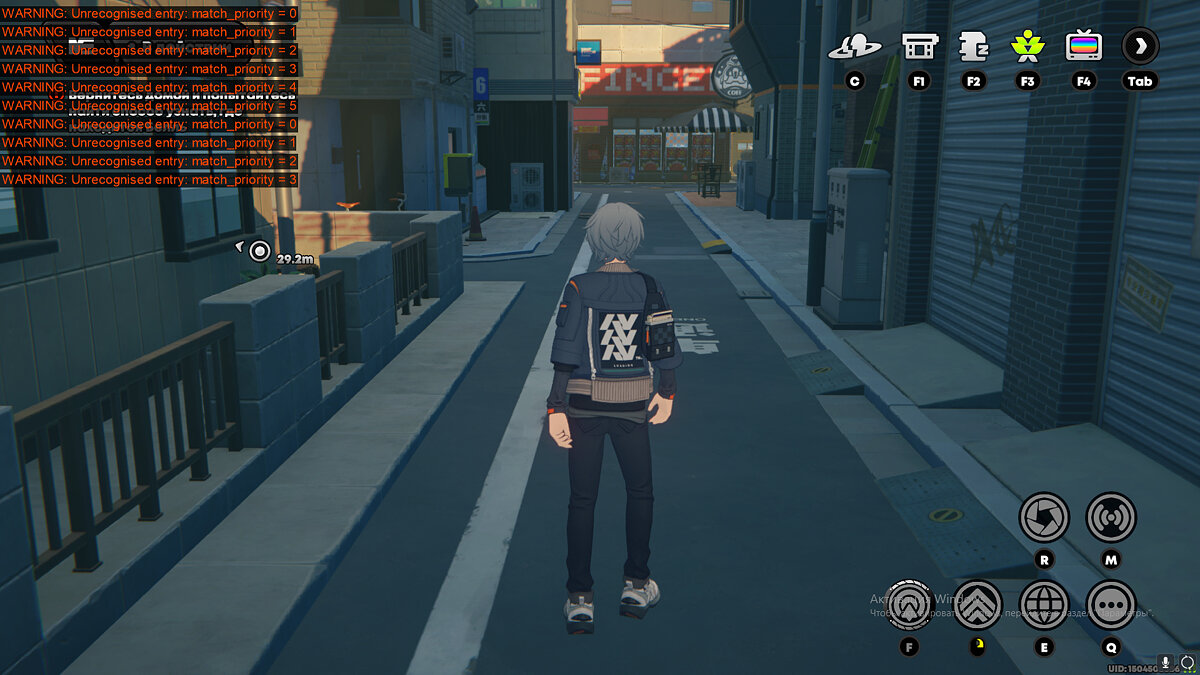Open the green winged figure event icon

1027,46
